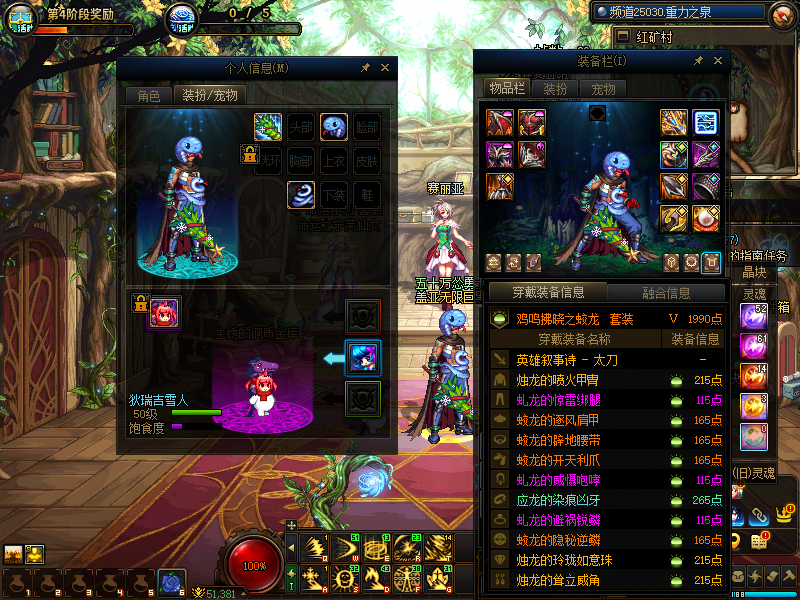The image size is (800, 600).
Task: Click the coiled white snake avatar slot
Action: pyautogui.click(x=301, y=194)
